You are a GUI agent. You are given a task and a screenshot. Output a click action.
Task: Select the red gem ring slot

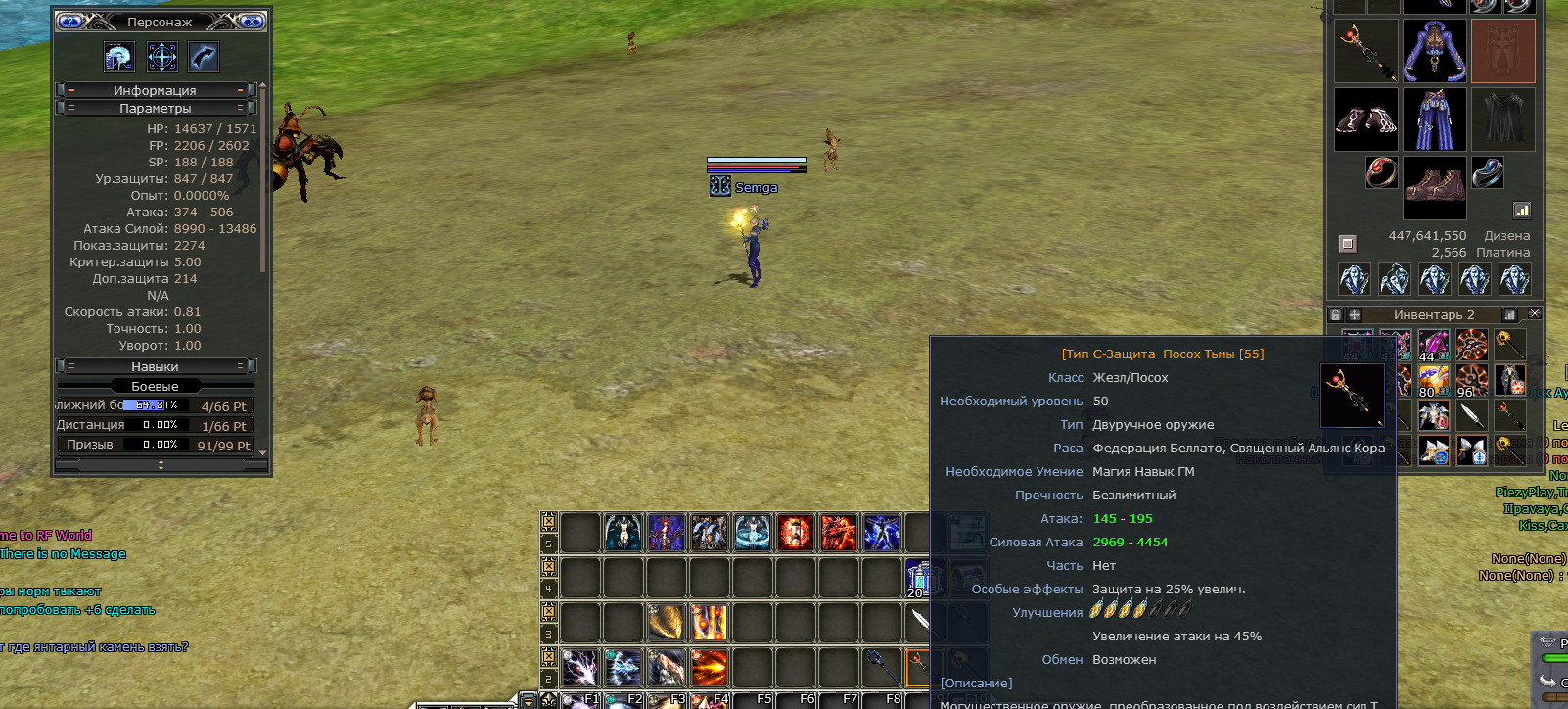pos(1381,172)
